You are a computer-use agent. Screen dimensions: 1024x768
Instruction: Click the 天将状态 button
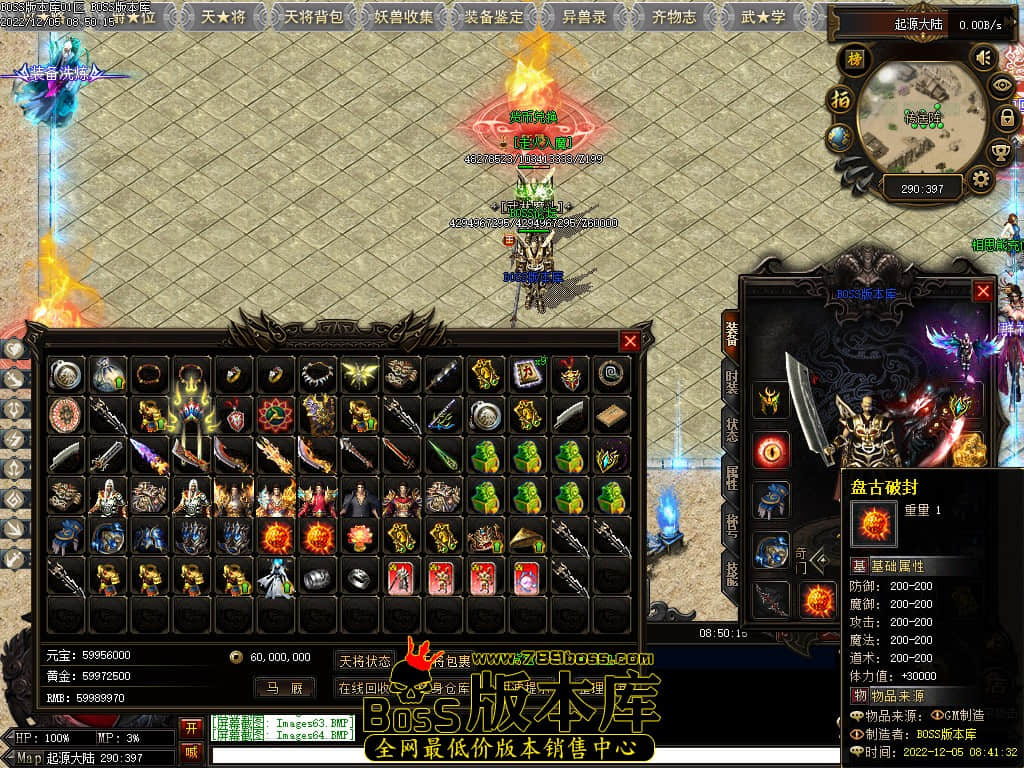364,661
